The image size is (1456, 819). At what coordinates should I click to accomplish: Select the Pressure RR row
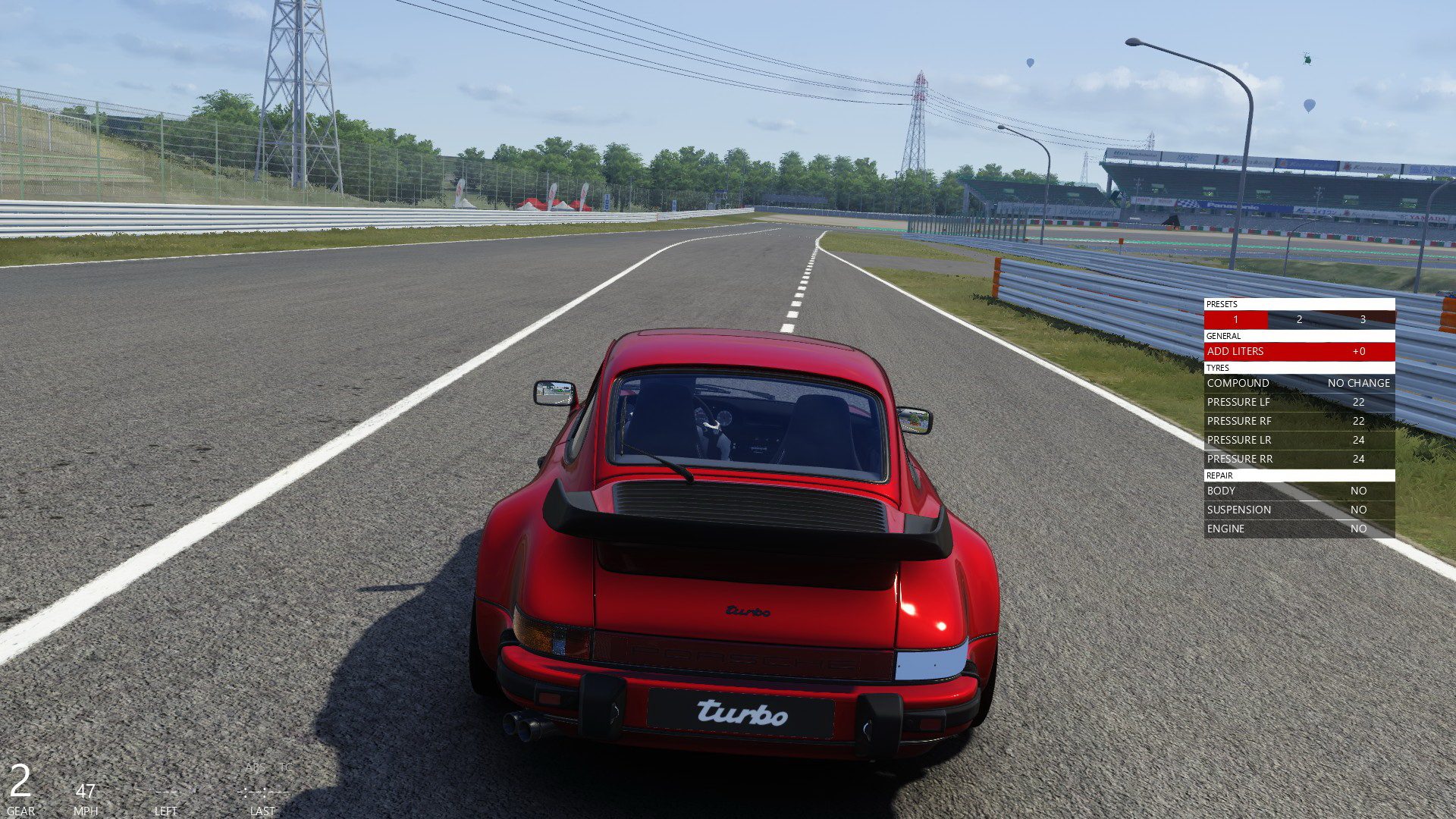click(1299, 459)
